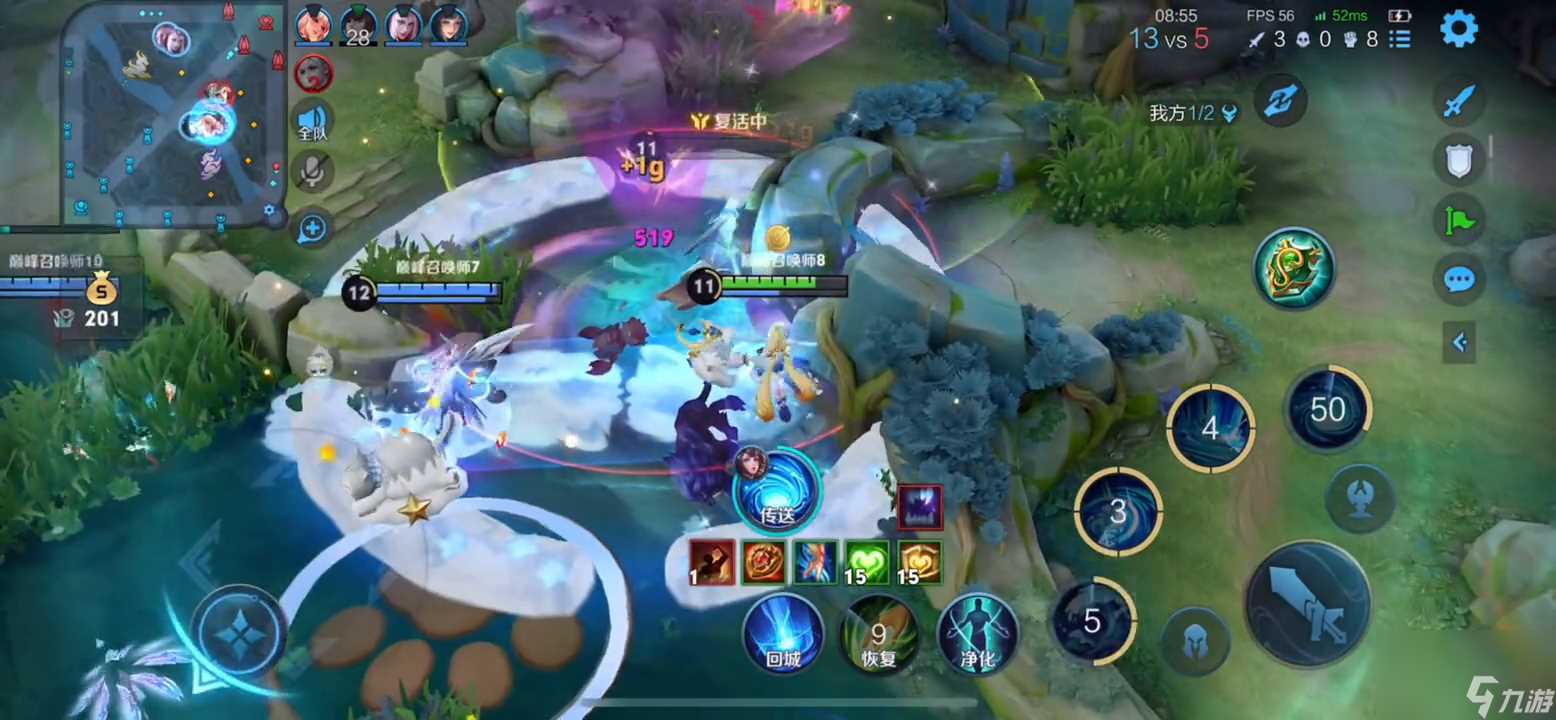Cast the 净化 purify summoner spell

[977, 634]
